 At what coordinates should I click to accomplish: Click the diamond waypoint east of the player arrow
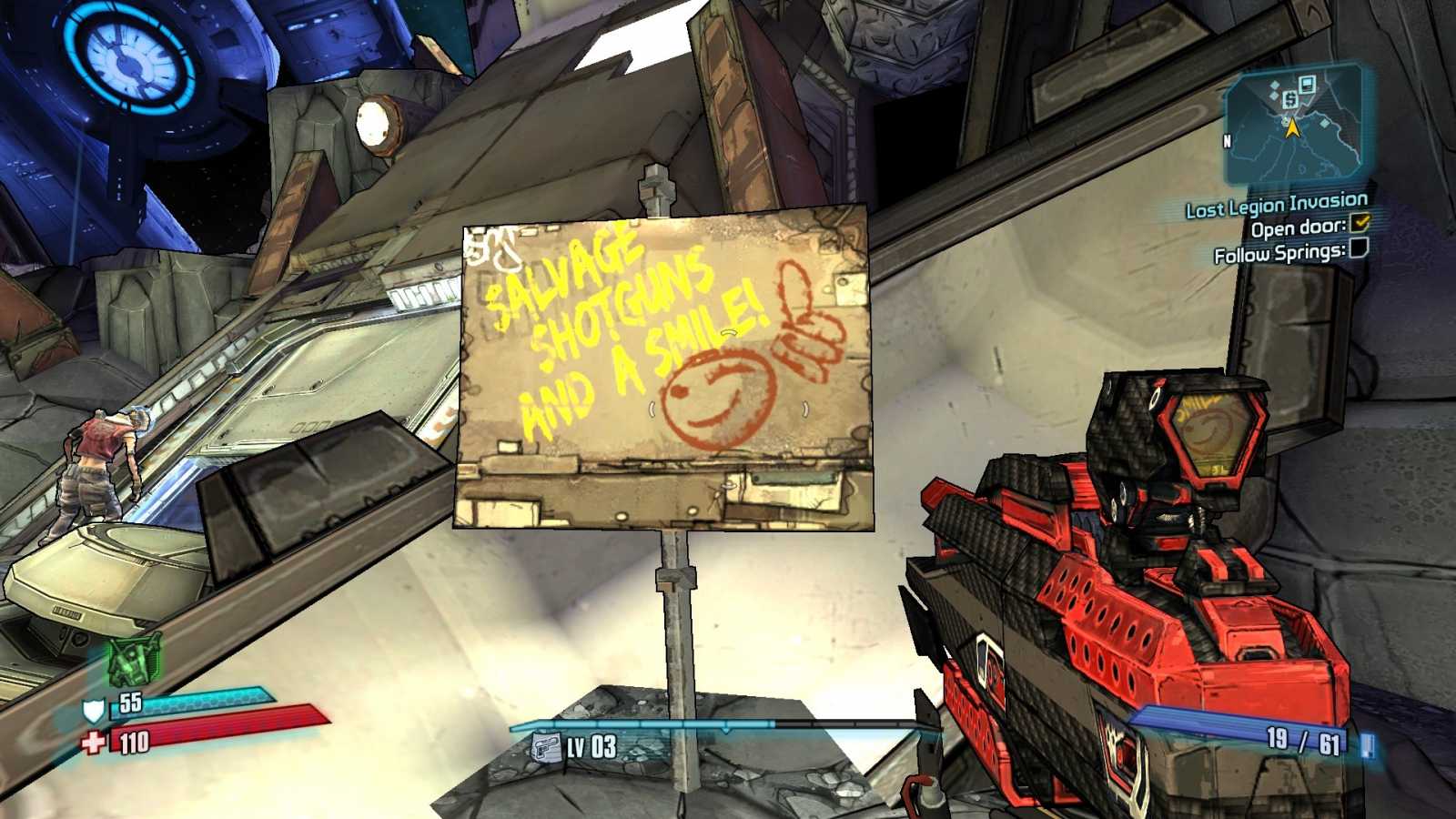click(x=1324, y=123)
